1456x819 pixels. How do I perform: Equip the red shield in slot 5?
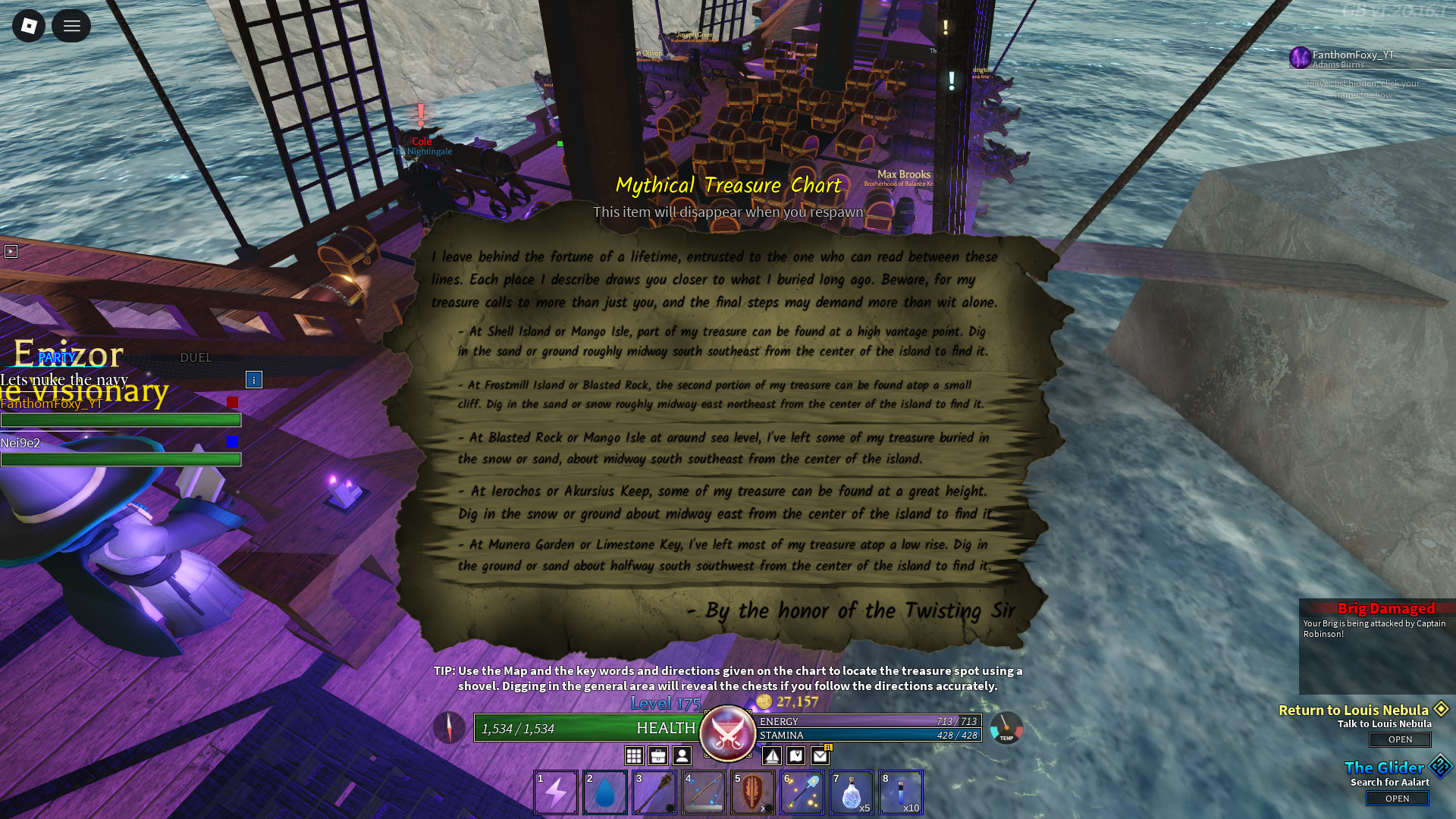pos(753,792)
